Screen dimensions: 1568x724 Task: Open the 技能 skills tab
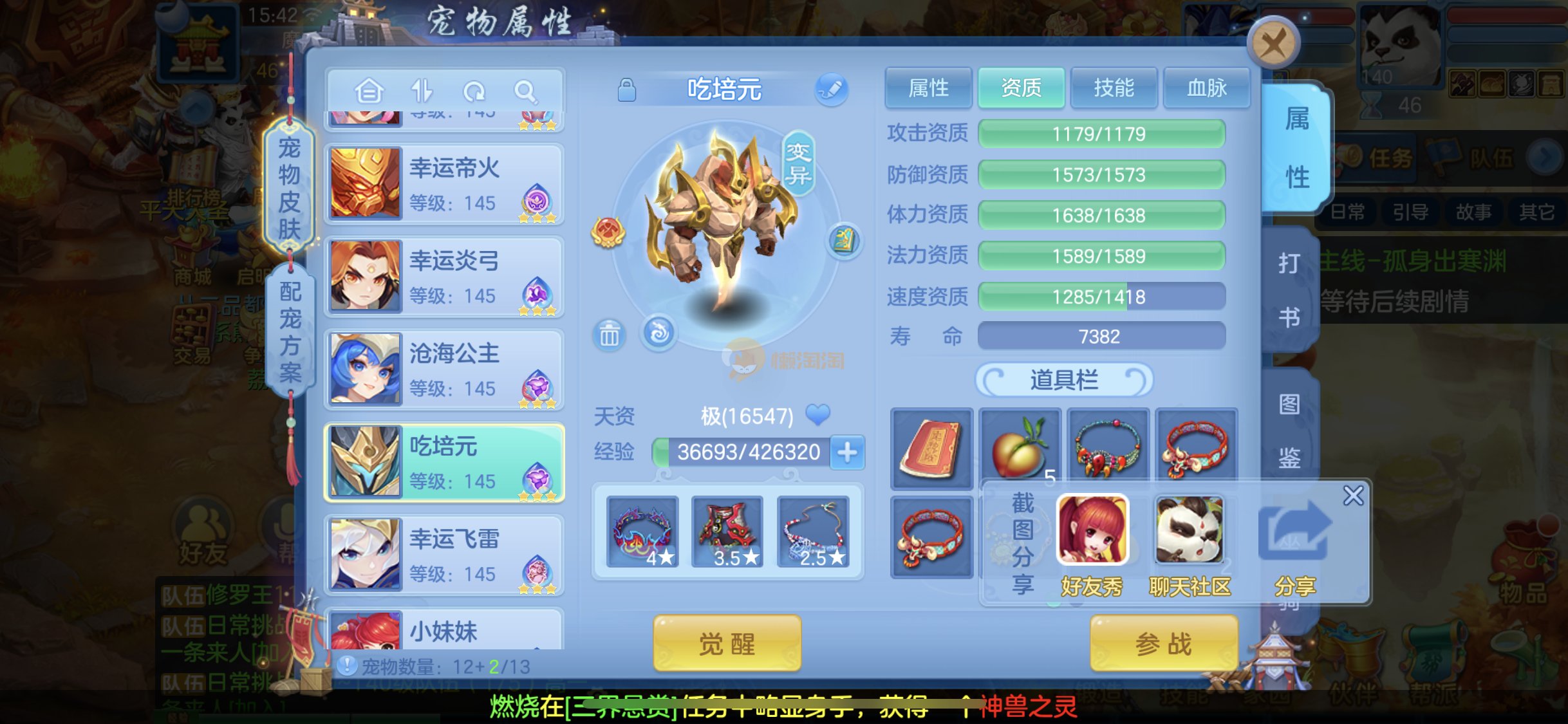pos(1114,88)
